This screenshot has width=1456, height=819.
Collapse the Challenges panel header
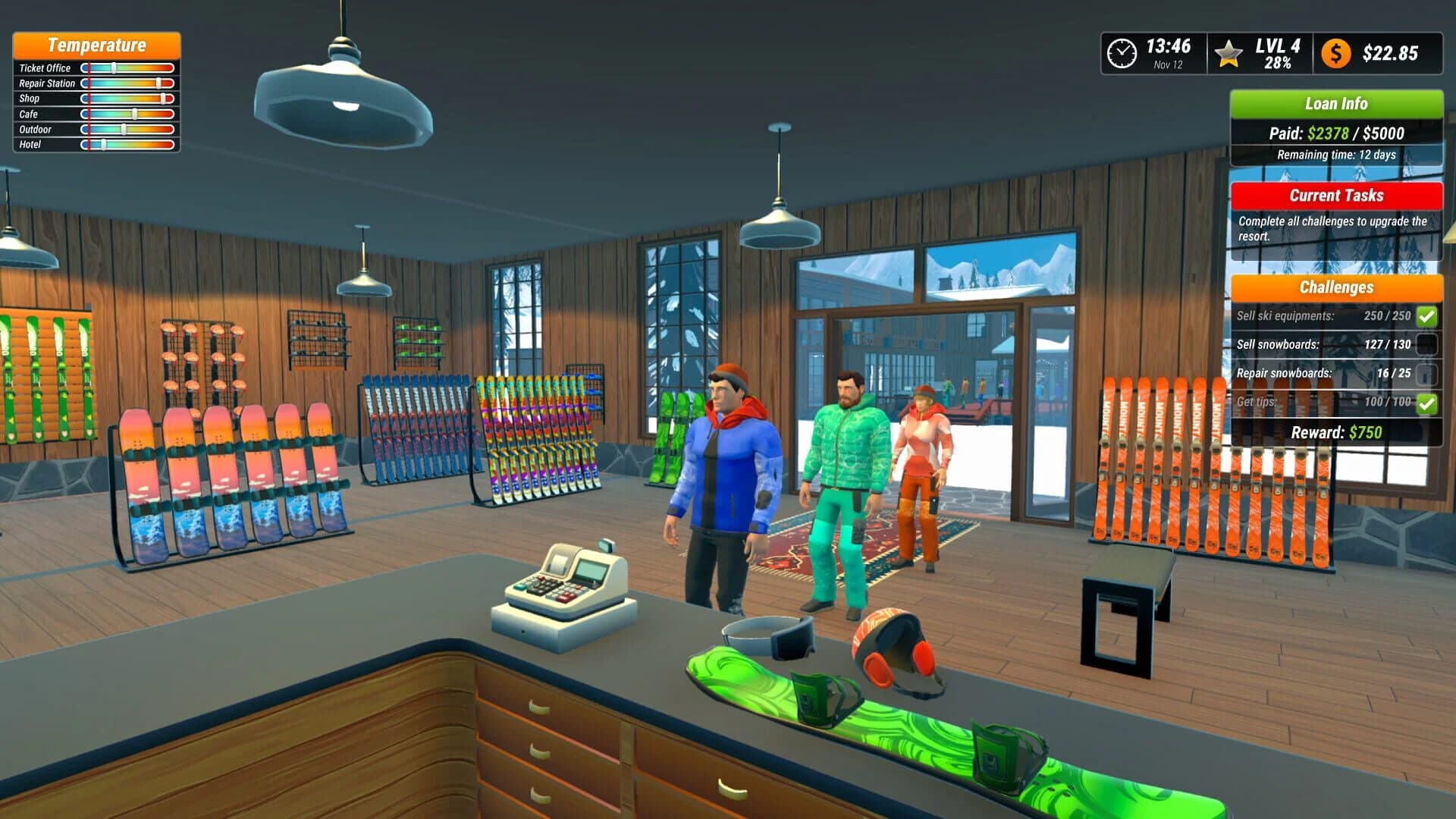pos(1336,287)
